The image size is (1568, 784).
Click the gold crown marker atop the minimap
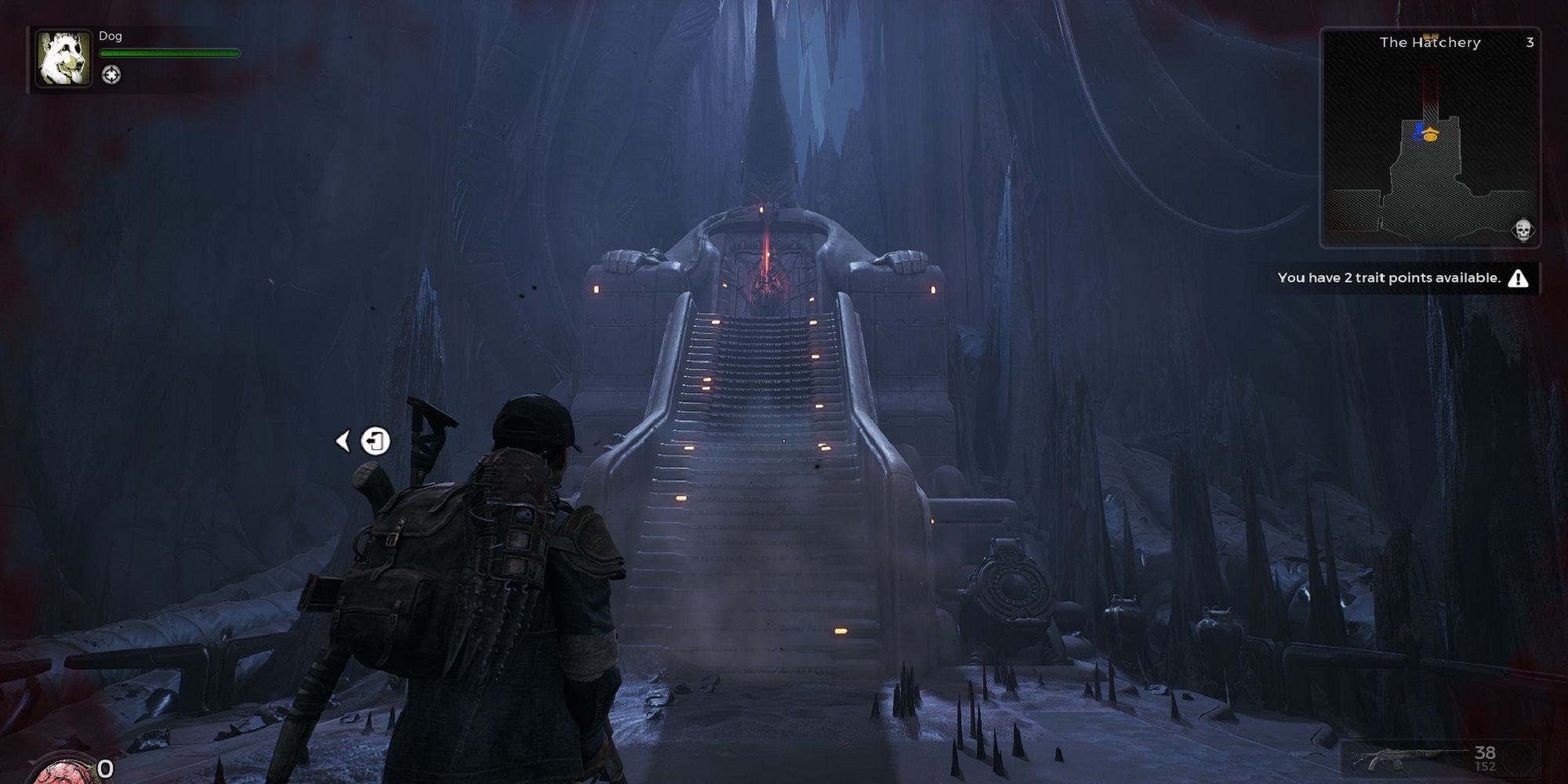pos(1432,34)
